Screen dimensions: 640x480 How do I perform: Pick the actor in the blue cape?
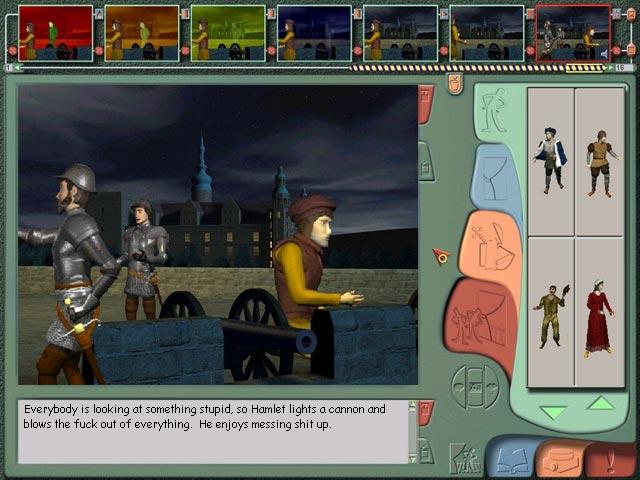pyautogui.click(x=550, y=160)
